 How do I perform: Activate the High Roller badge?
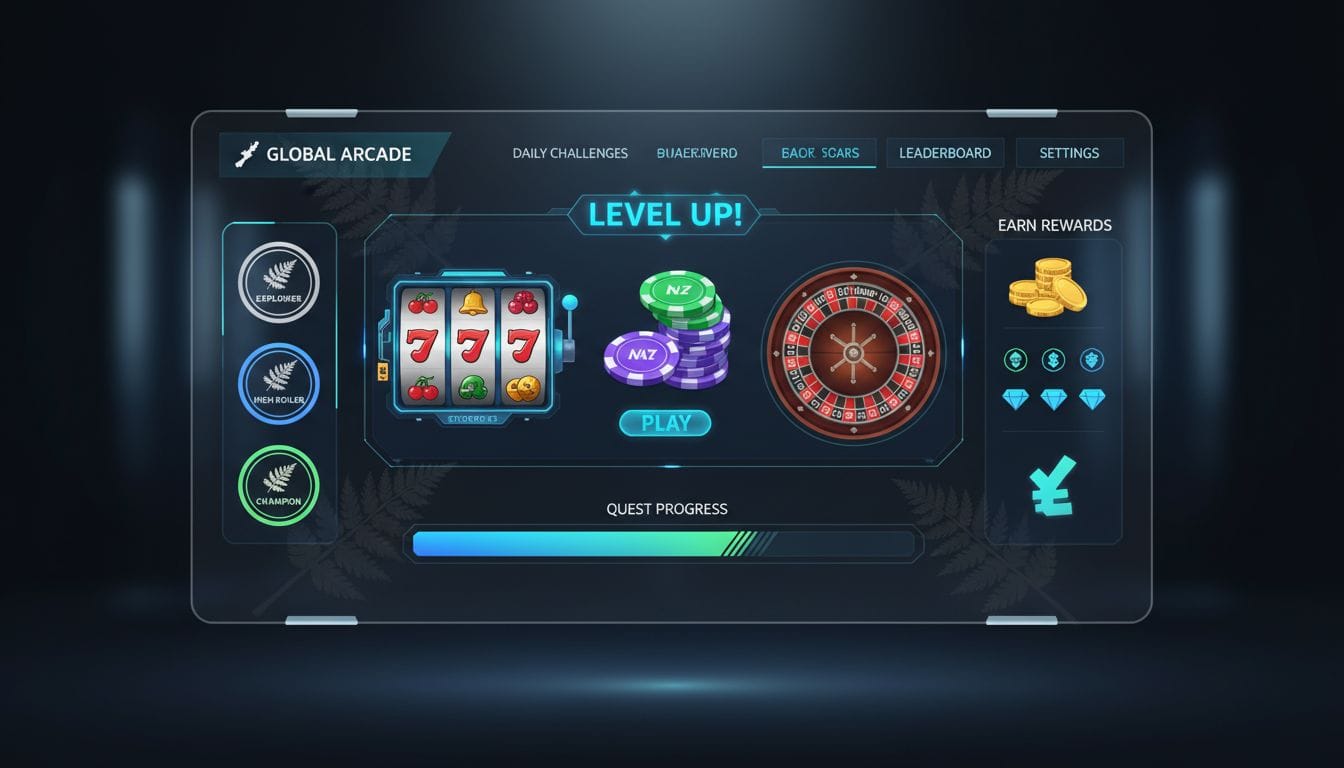279,385
